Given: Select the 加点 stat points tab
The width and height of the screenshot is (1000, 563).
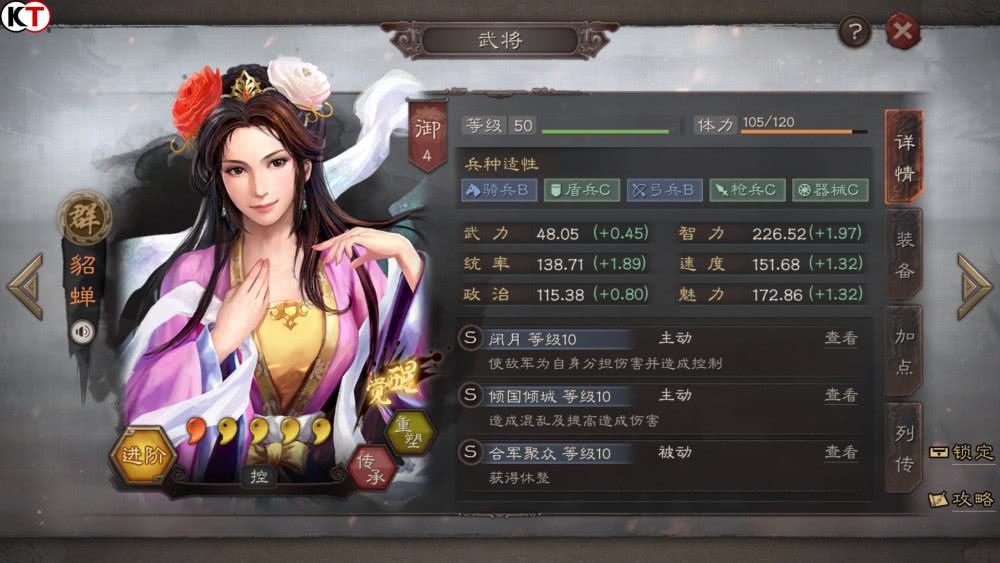Looking at the screenshot, I should pos(903,351).
